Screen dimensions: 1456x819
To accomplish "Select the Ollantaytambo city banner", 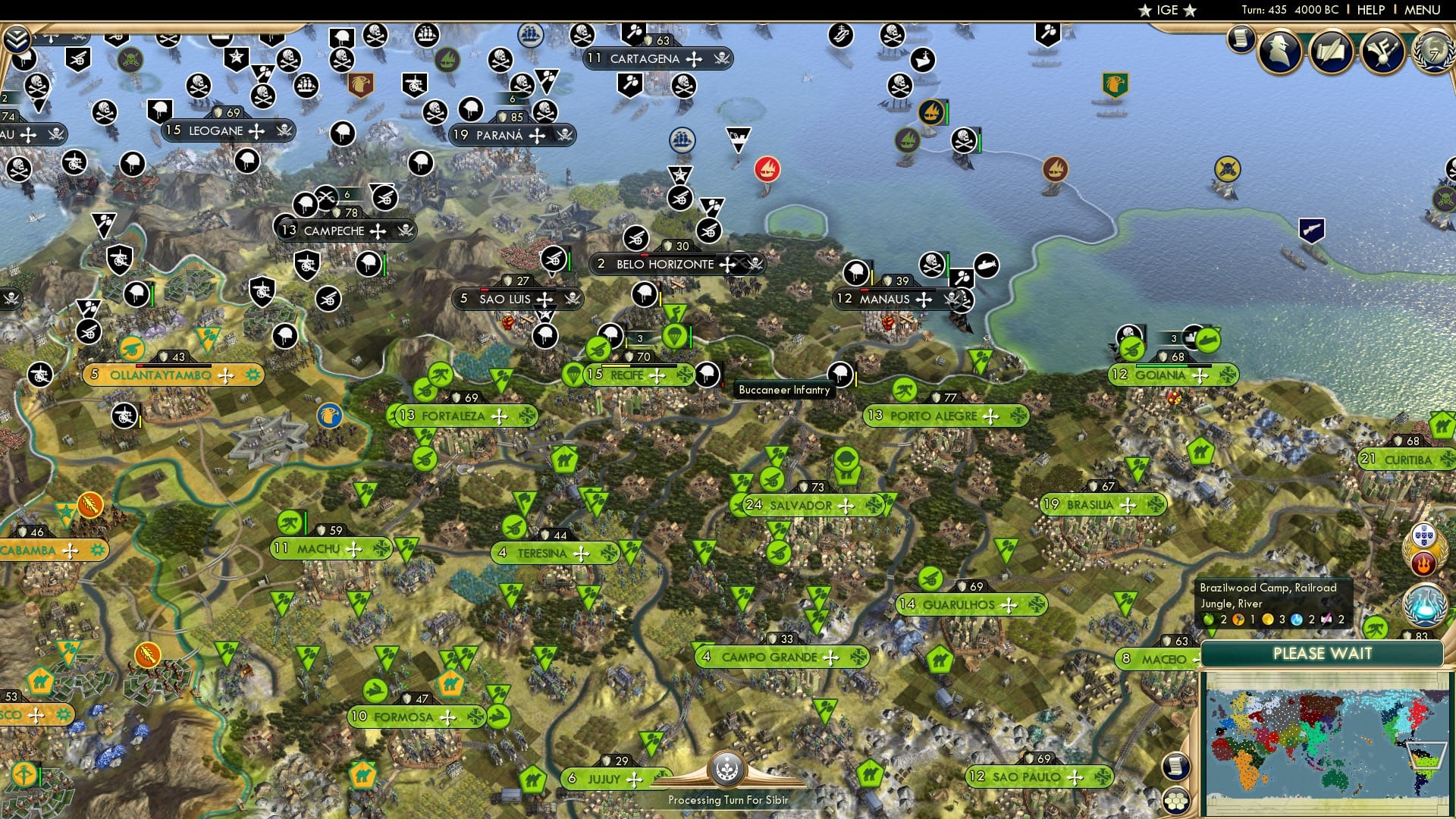I will [173, 375].
